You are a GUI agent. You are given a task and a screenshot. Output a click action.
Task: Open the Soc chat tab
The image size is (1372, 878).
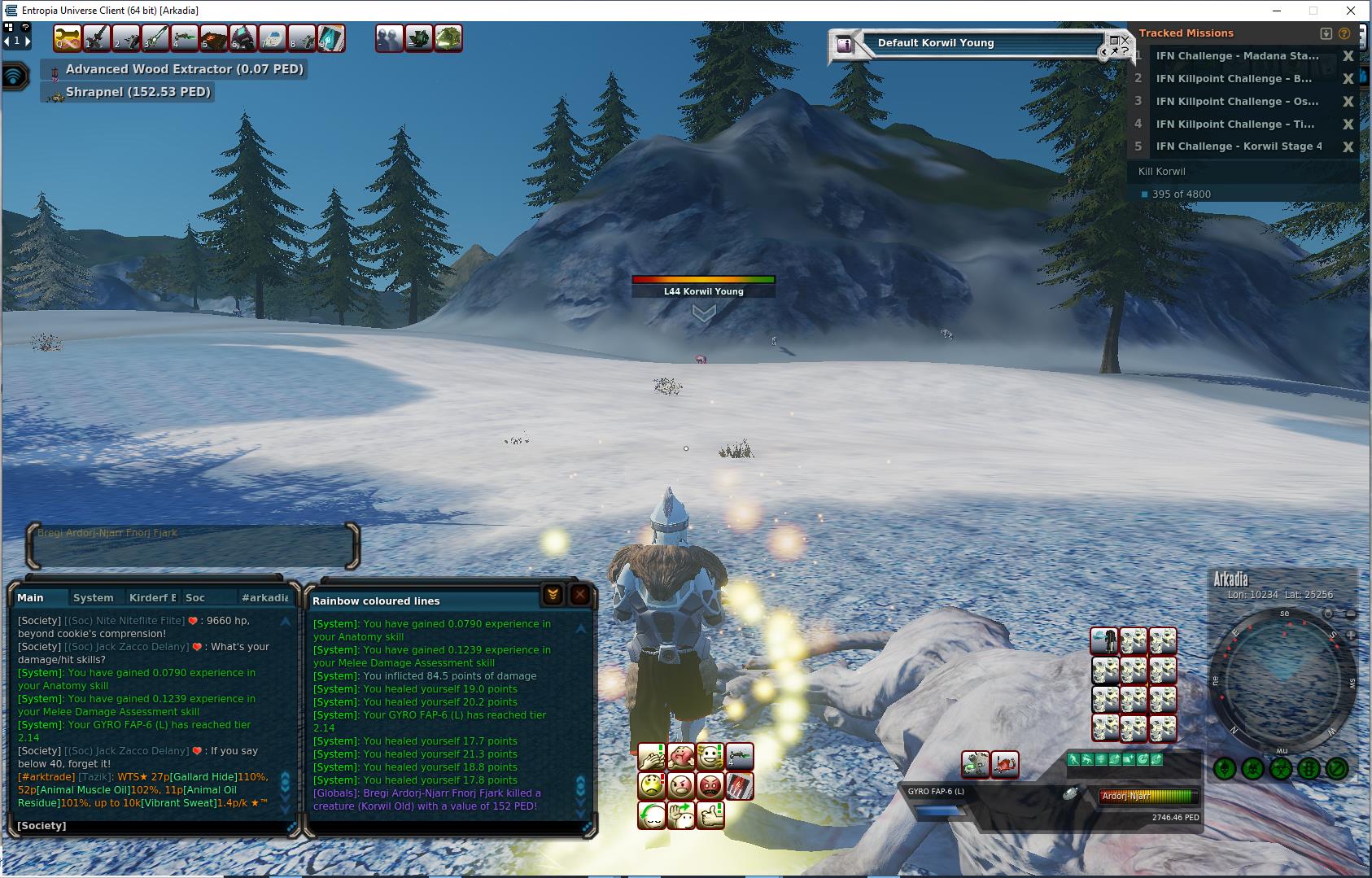coord(195,597)
